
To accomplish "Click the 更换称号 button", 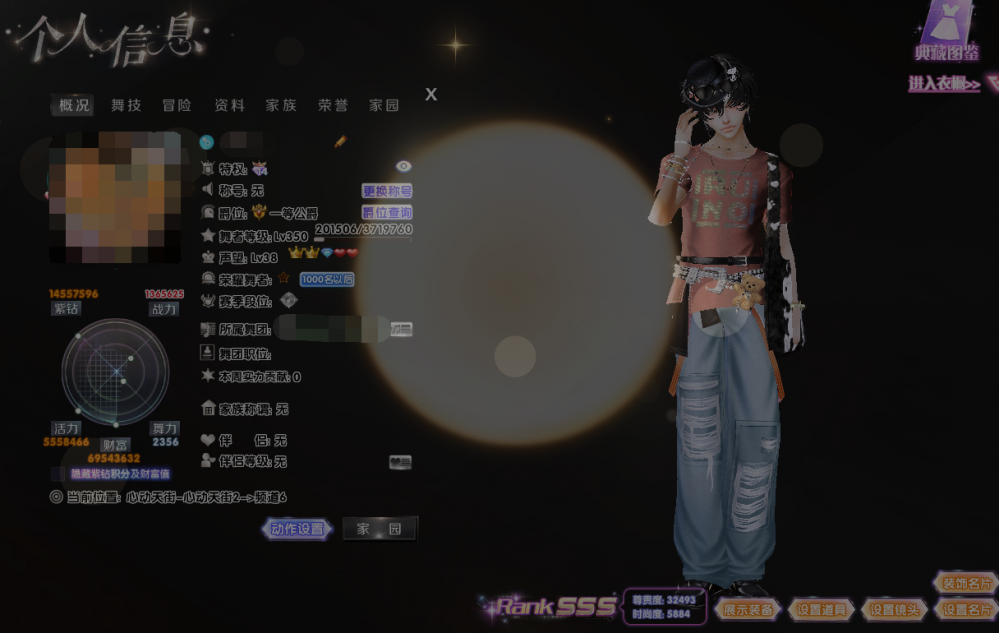I will [387, 190].
